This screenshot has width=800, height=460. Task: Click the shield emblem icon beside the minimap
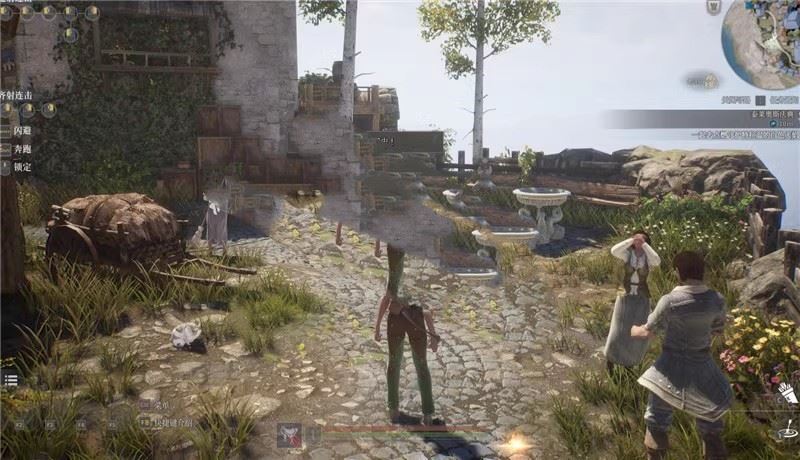tap(713, 6)
